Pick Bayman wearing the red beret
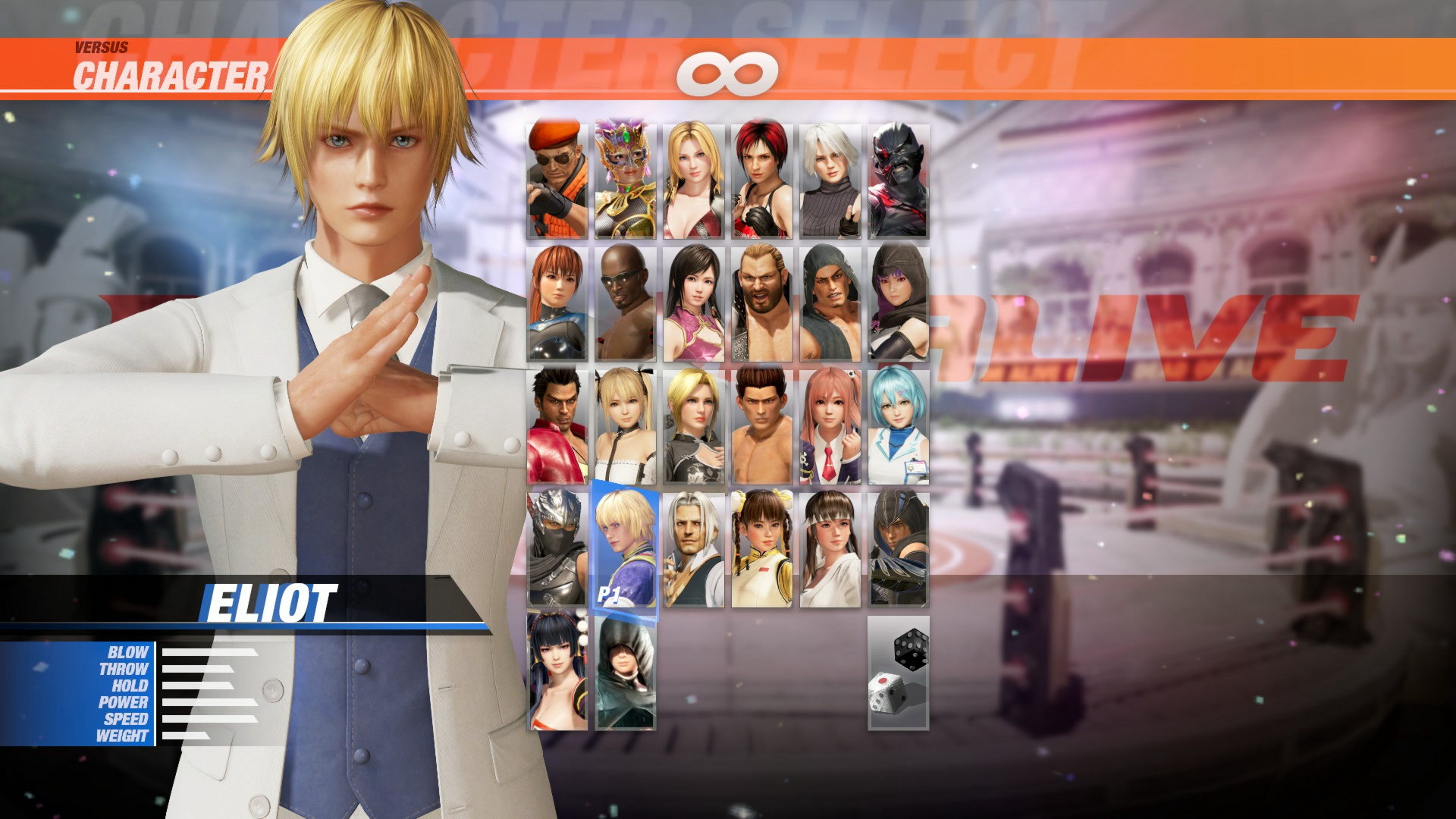The width and height of the screenshot is (1456, 819). (555, 178)
